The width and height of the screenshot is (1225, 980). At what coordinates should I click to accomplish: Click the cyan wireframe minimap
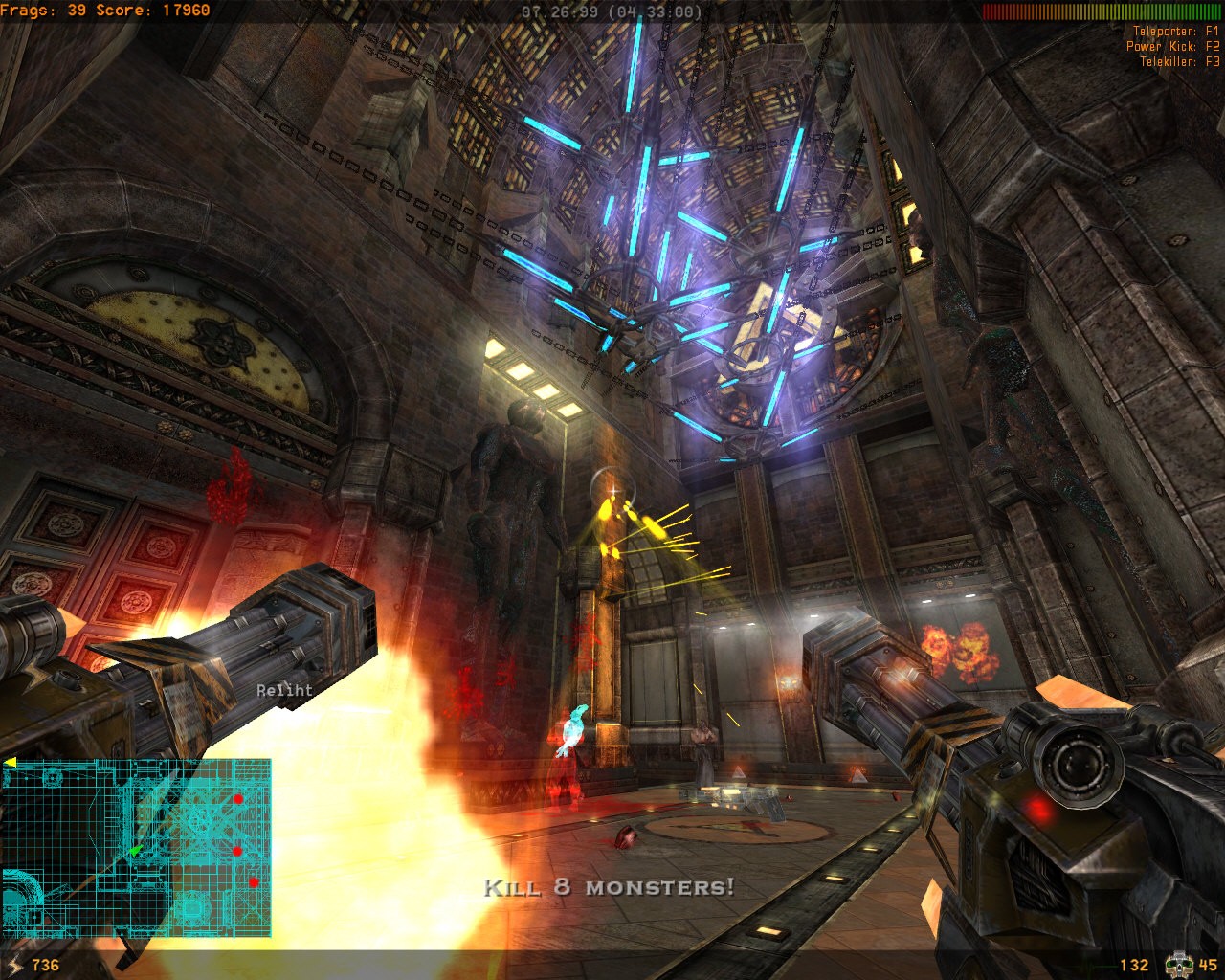tap(136, 848)
